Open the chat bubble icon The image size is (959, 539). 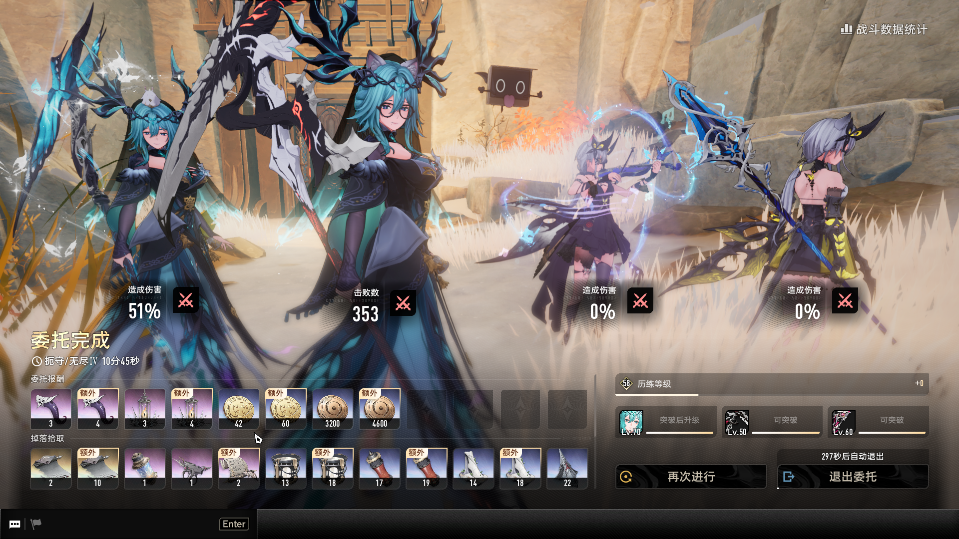[x=15, y=523]
